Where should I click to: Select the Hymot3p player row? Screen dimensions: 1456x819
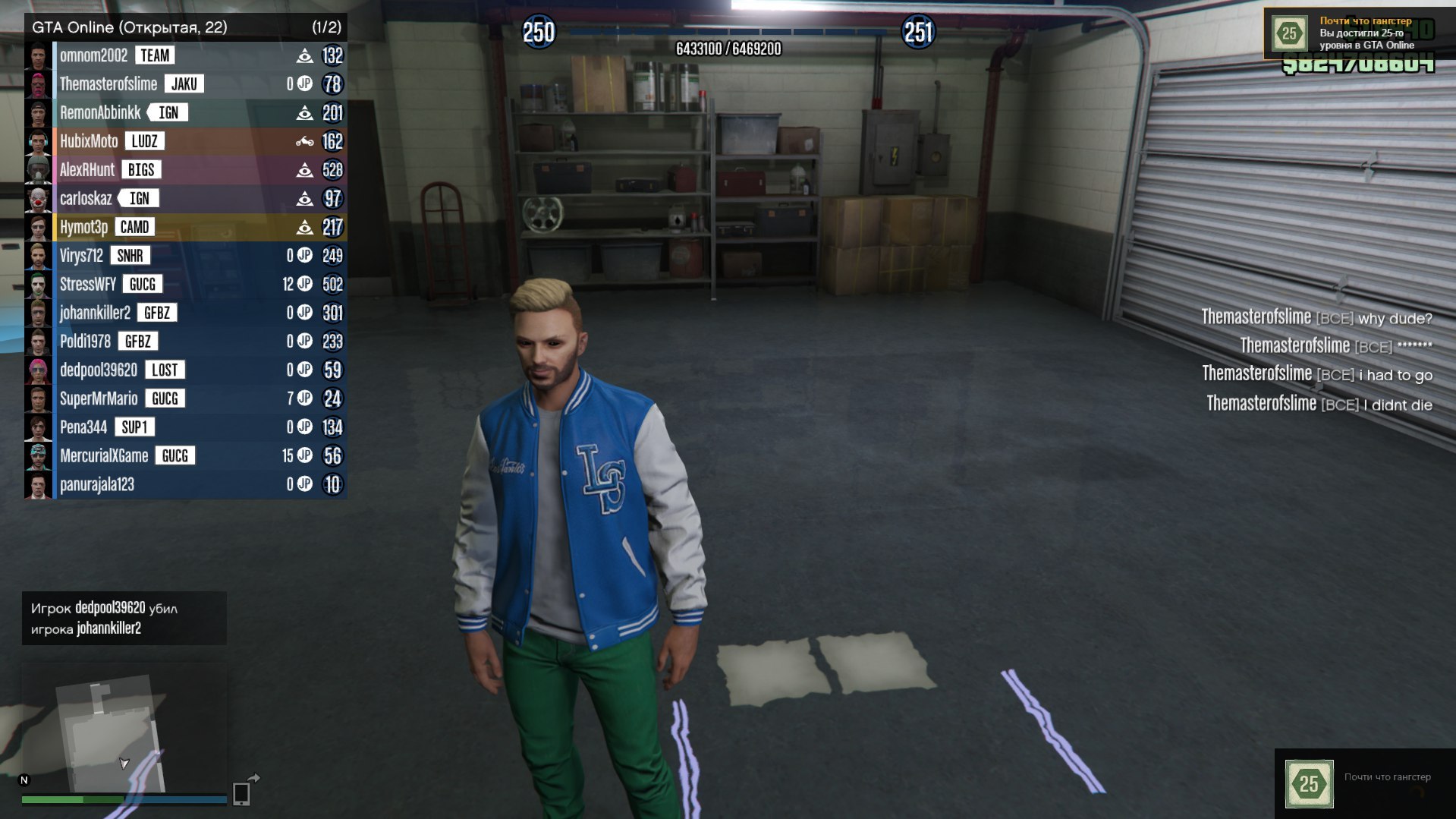pos(84,227)
